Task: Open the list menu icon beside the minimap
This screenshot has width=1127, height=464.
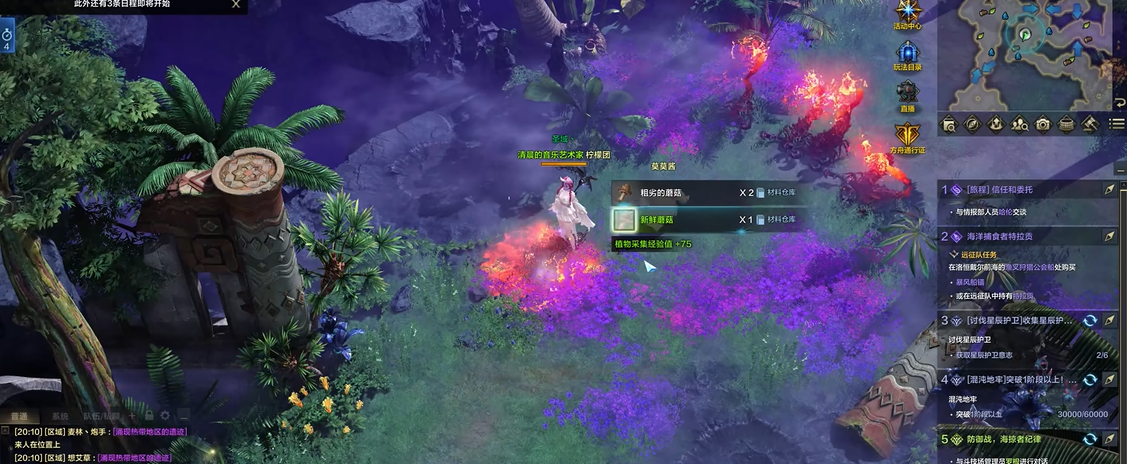Action: tap(1117, 124)
